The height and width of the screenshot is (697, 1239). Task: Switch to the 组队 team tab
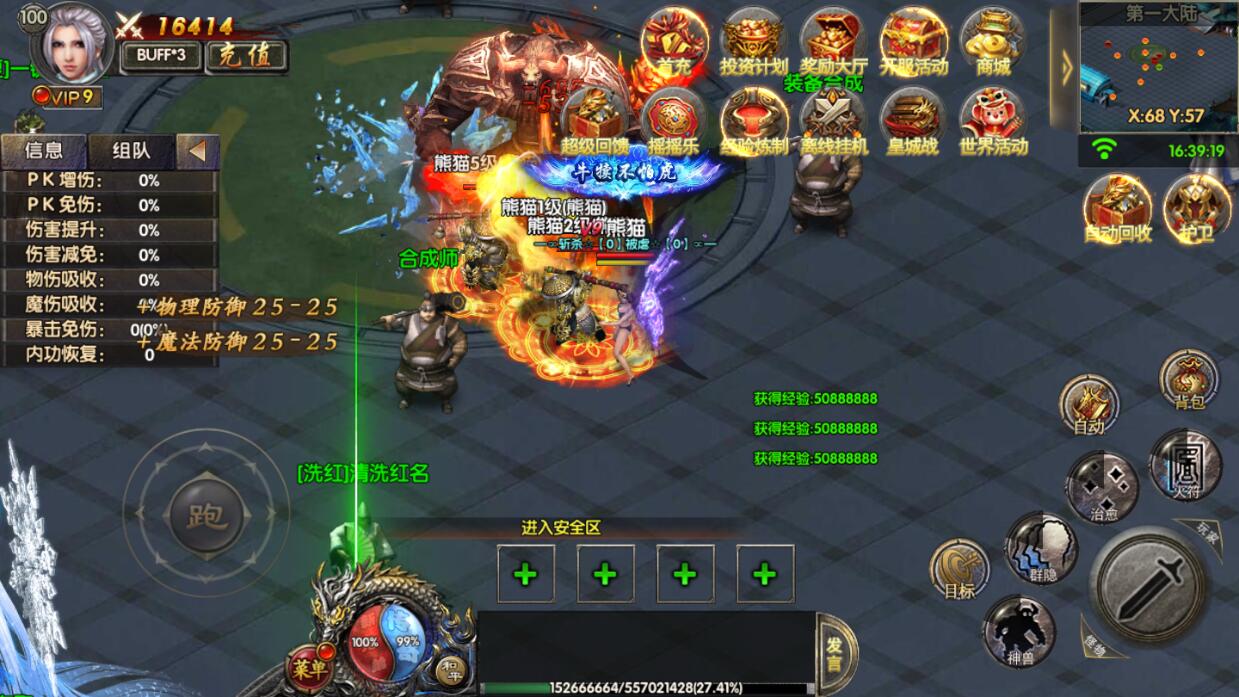click(131, 151)
